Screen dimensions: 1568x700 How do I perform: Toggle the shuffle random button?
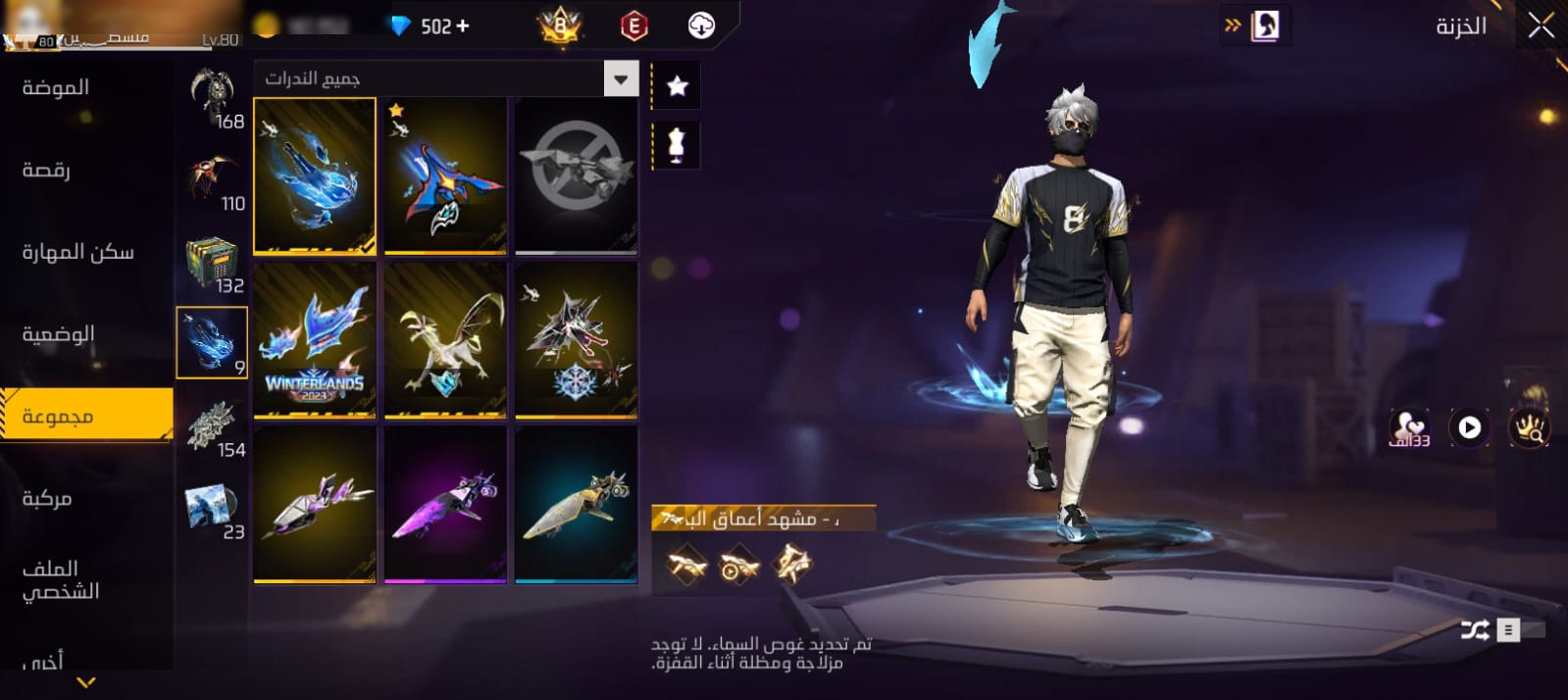point(1475,630)
